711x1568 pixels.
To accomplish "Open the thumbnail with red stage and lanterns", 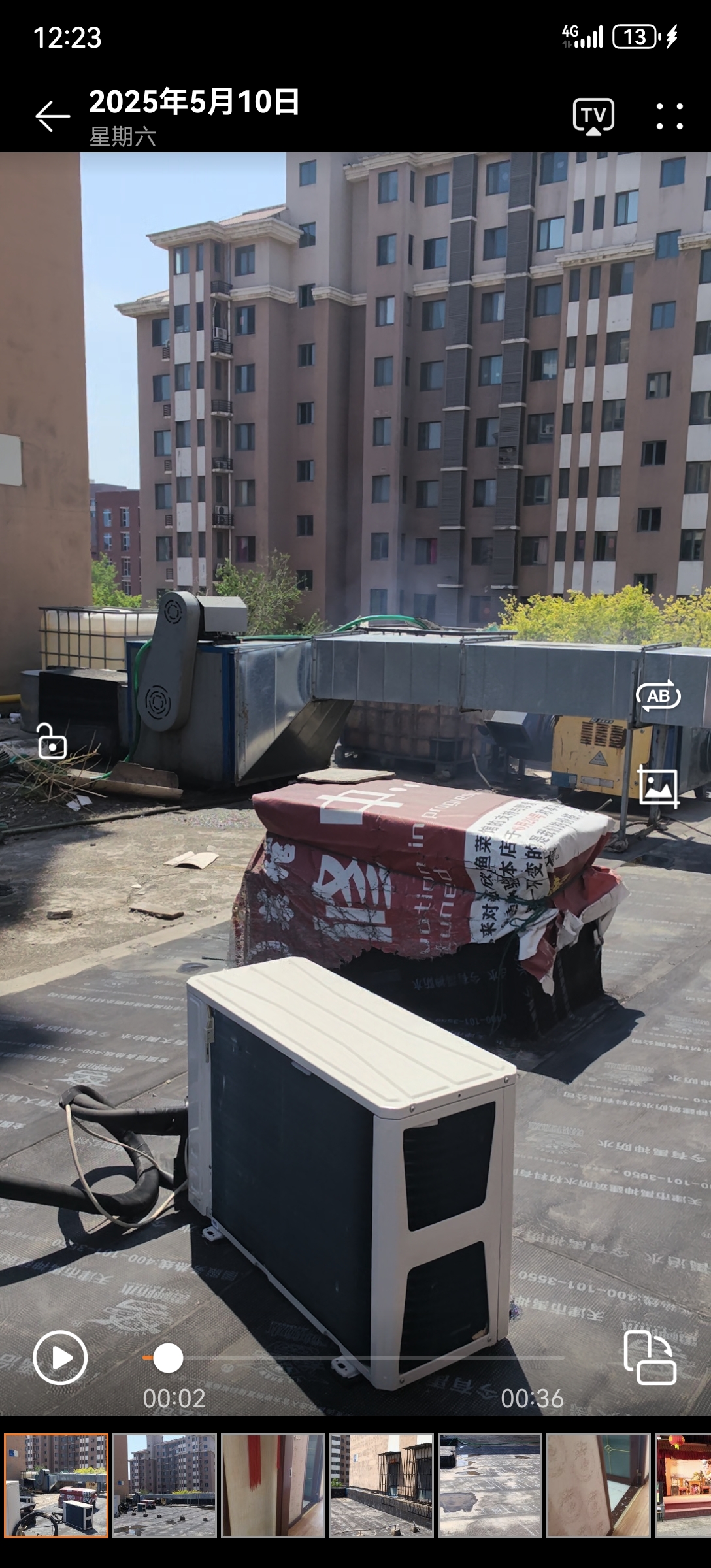I will coord(683,1485).
